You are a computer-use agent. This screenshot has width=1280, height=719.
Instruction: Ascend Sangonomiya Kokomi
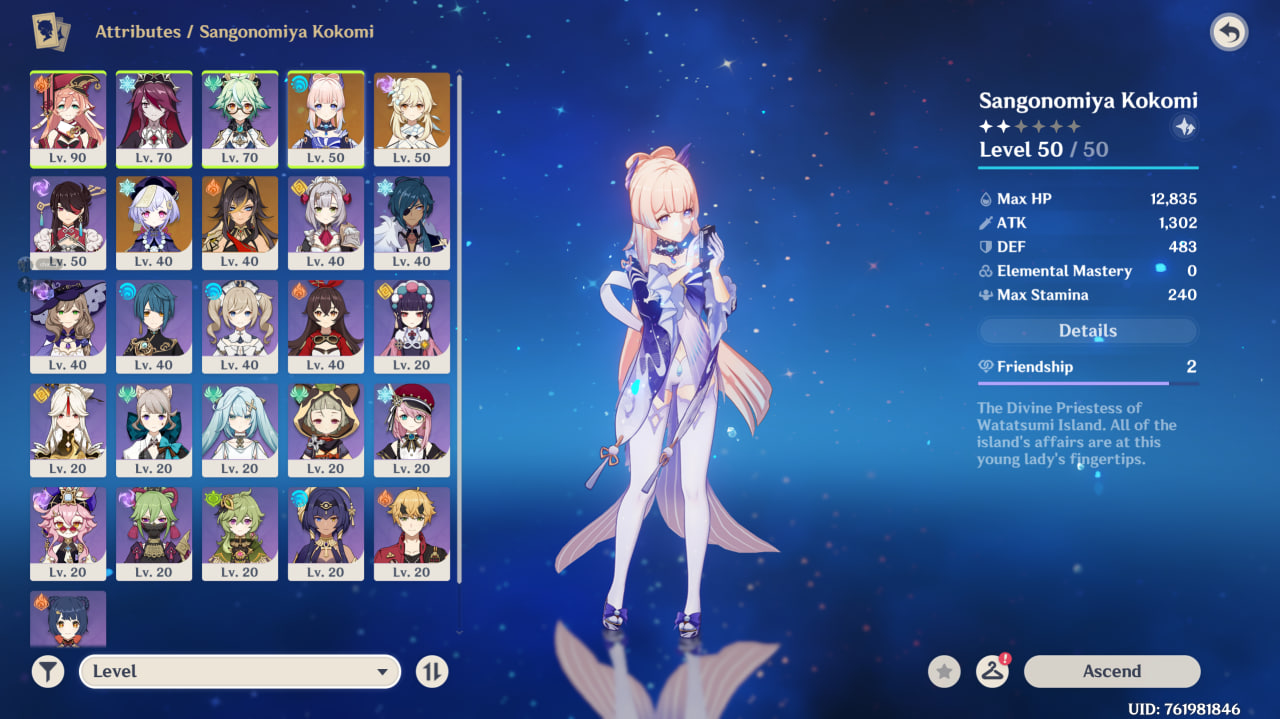[1111, 671]
